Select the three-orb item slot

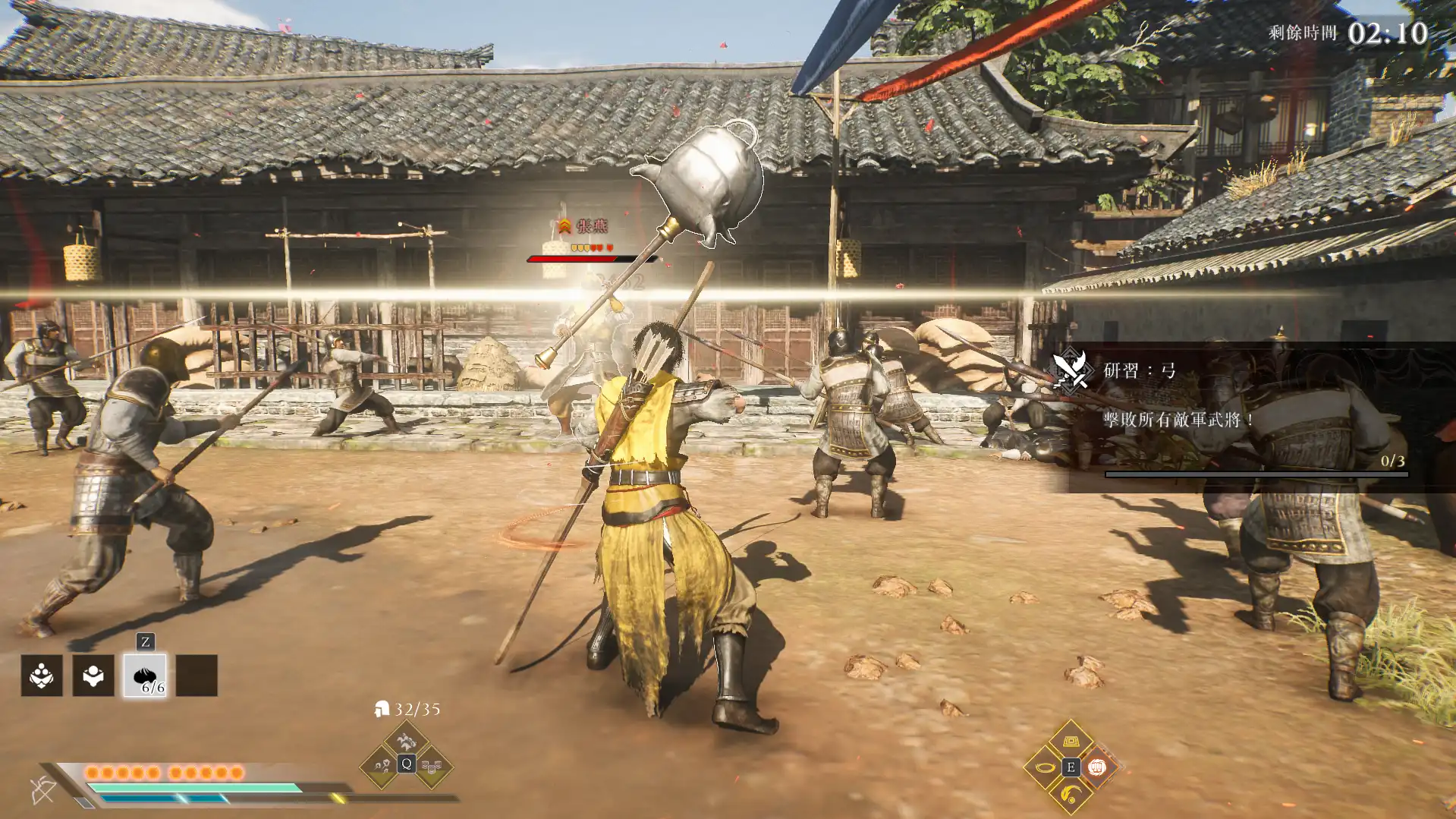[x=42, y=676]
